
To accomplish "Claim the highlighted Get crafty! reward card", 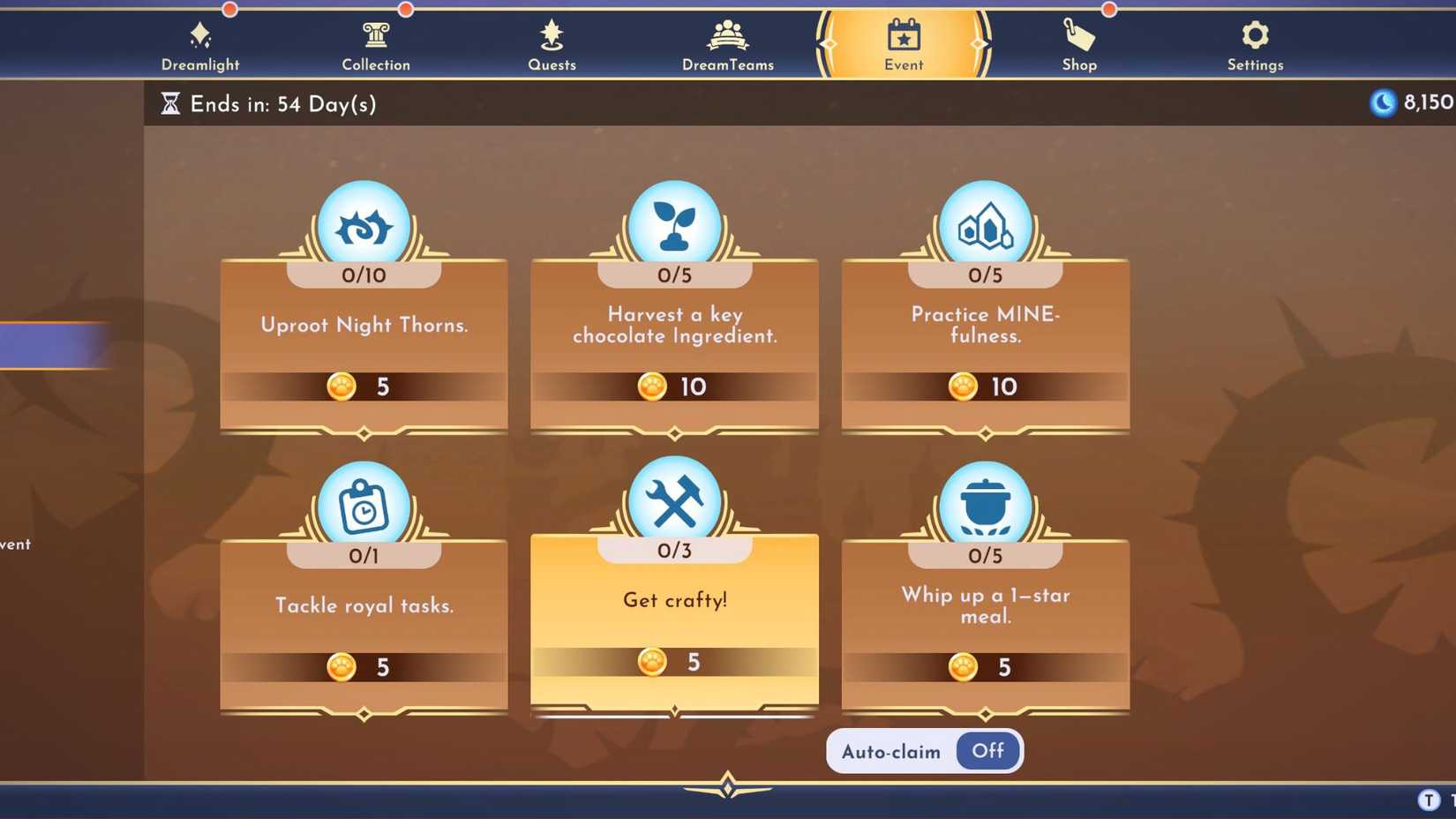I will [674, 618].
